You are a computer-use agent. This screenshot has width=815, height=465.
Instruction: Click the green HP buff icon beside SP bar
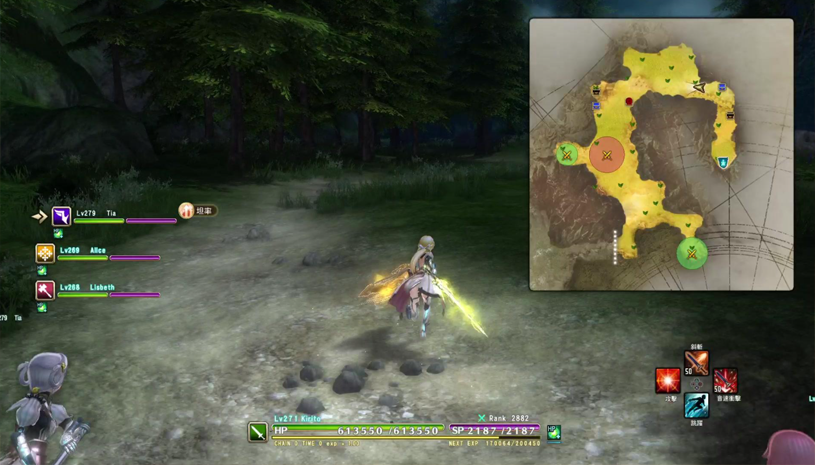(x=553, y=432)
